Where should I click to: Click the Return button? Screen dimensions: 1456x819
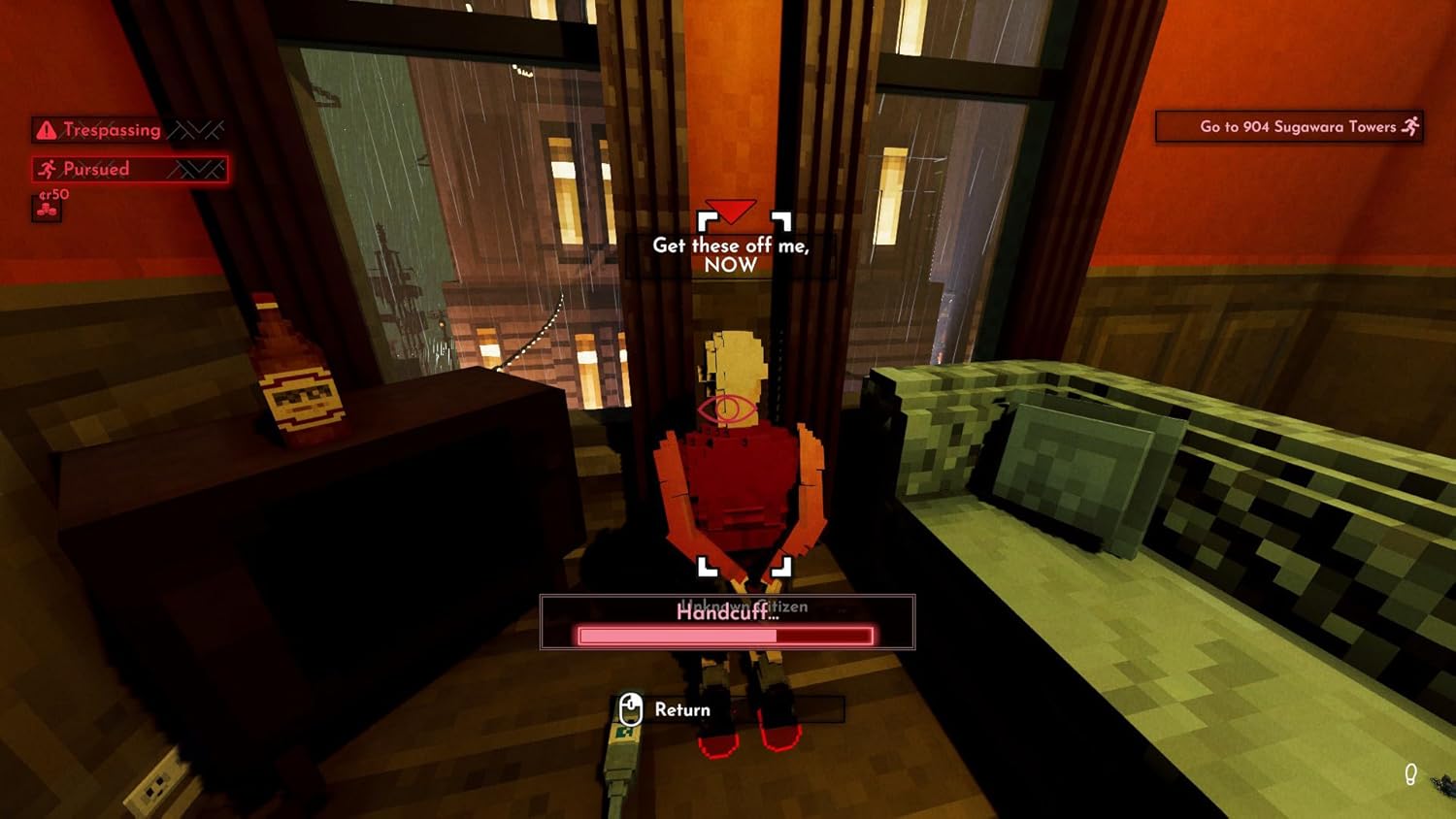click(682, 709)
